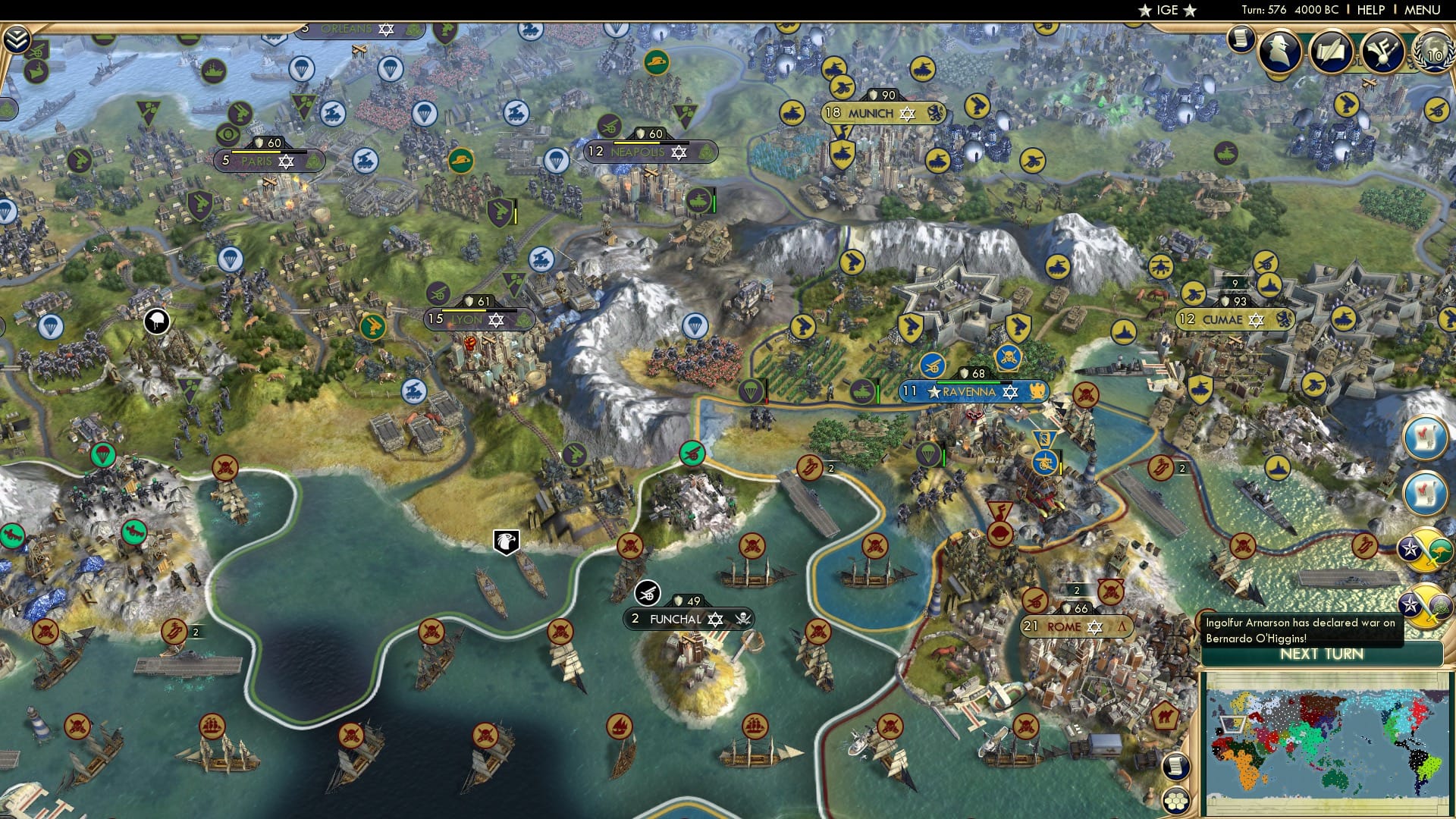1456x819 pixels.
Task: Toggle Strategic View with the hex icon
Action: [x=1176, y=800]
